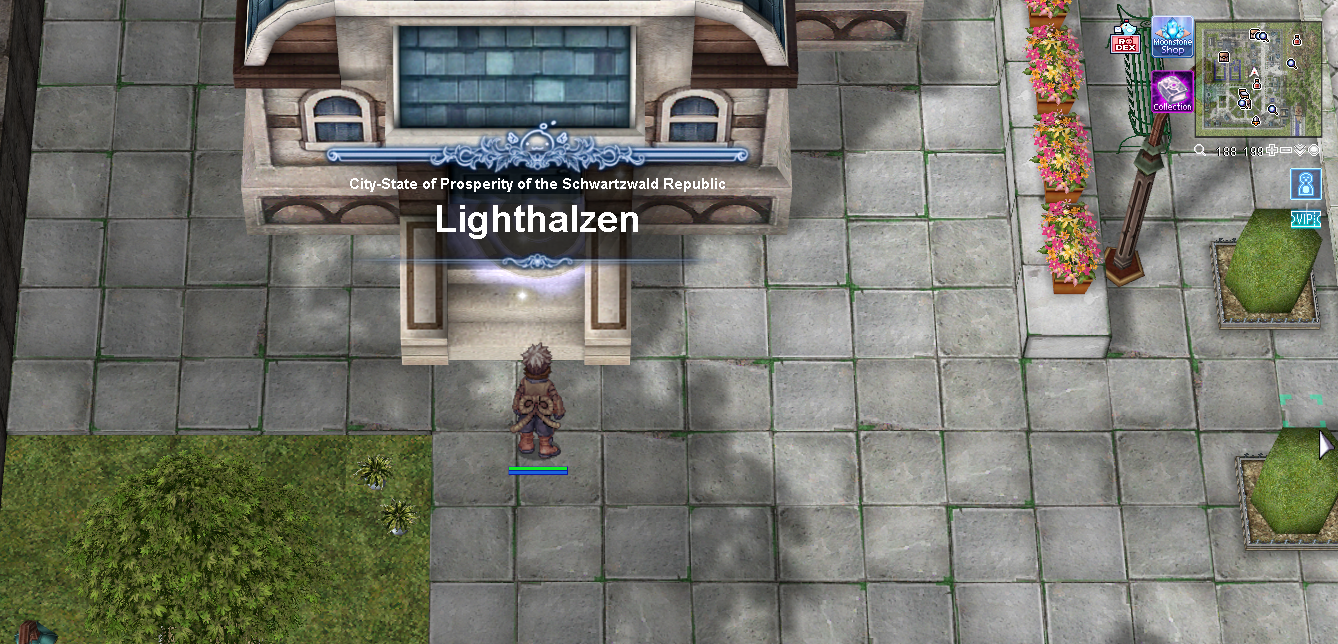This screenshot has height=644, width=1338.
Task: Click the minimap double-chevron down button
Action: 1300,151
